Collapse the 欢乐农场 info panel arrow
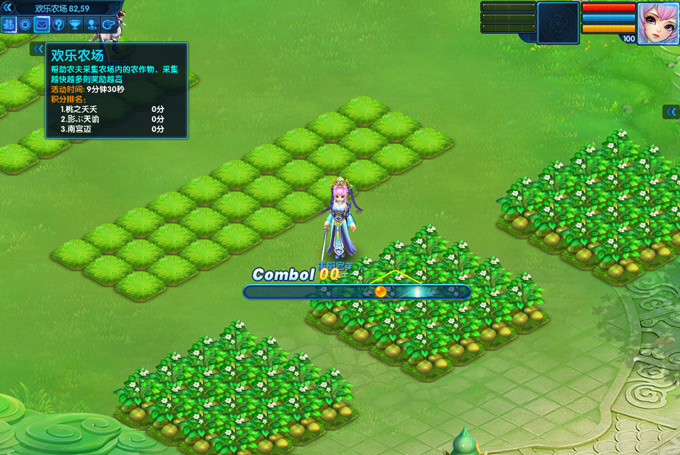The image size is (680, 455). click(38, 48)
